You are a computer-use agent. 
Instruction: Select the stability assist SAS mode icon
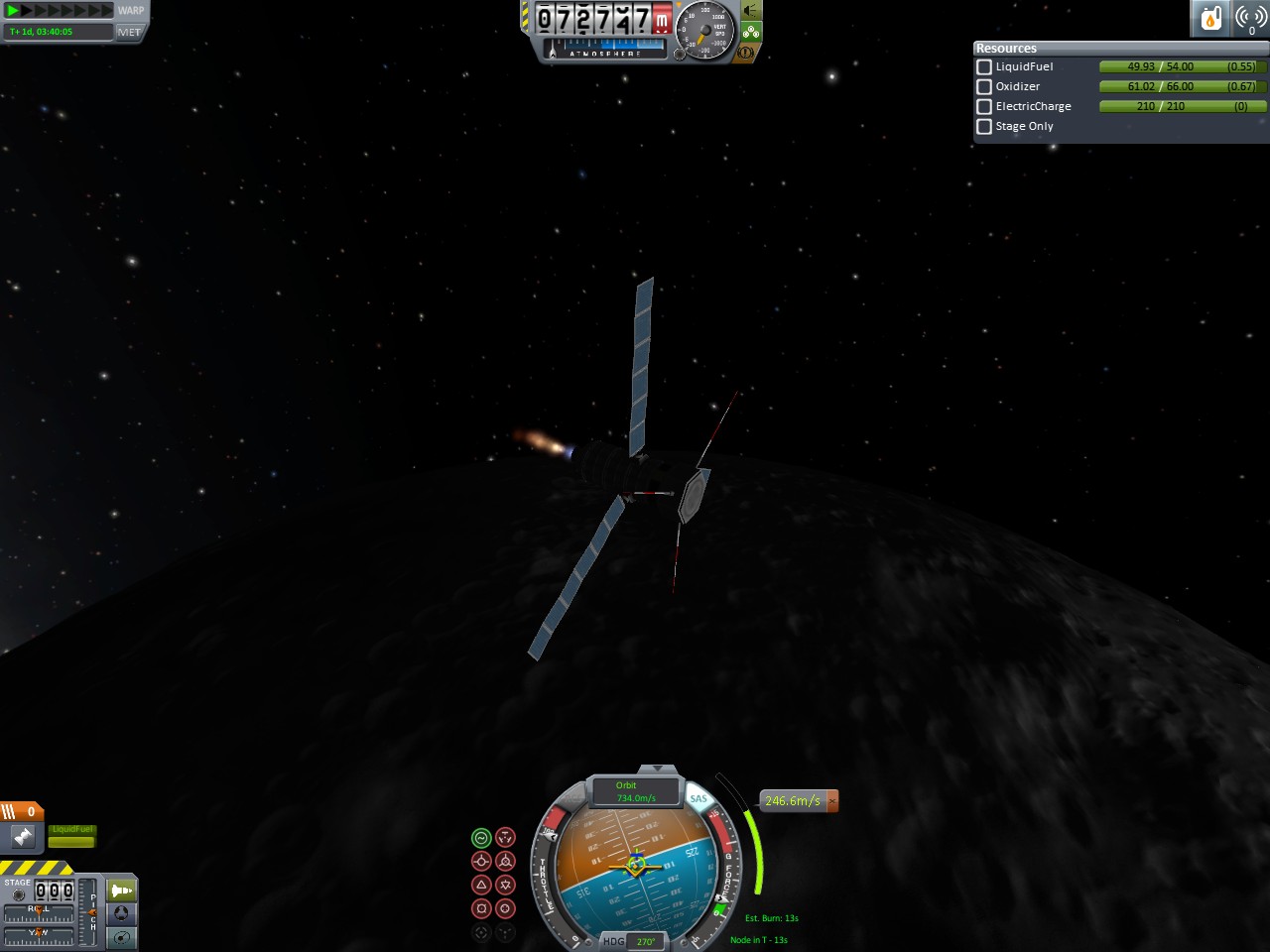pos(481,838)
